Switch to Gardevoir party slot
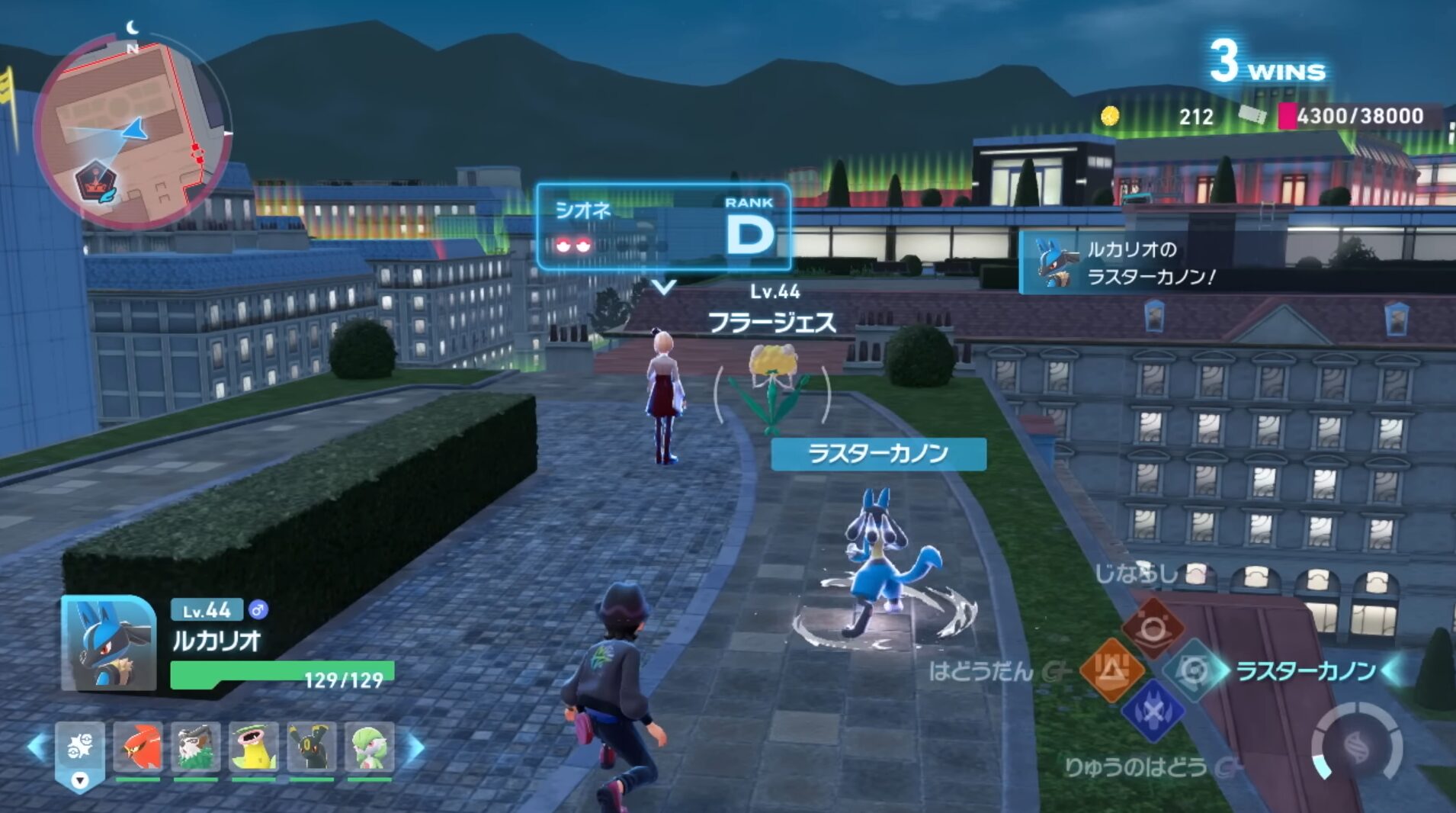This screenshot has height=813, width=1456. 370,747
